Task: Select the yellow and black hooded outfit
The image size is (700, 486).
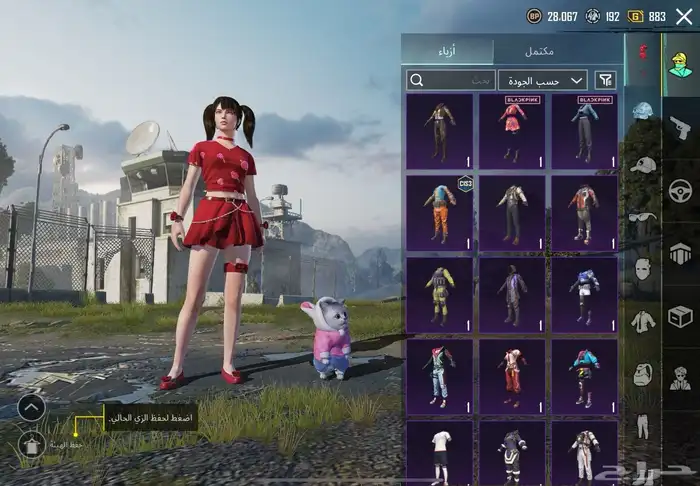Action: tap(439, 295)
